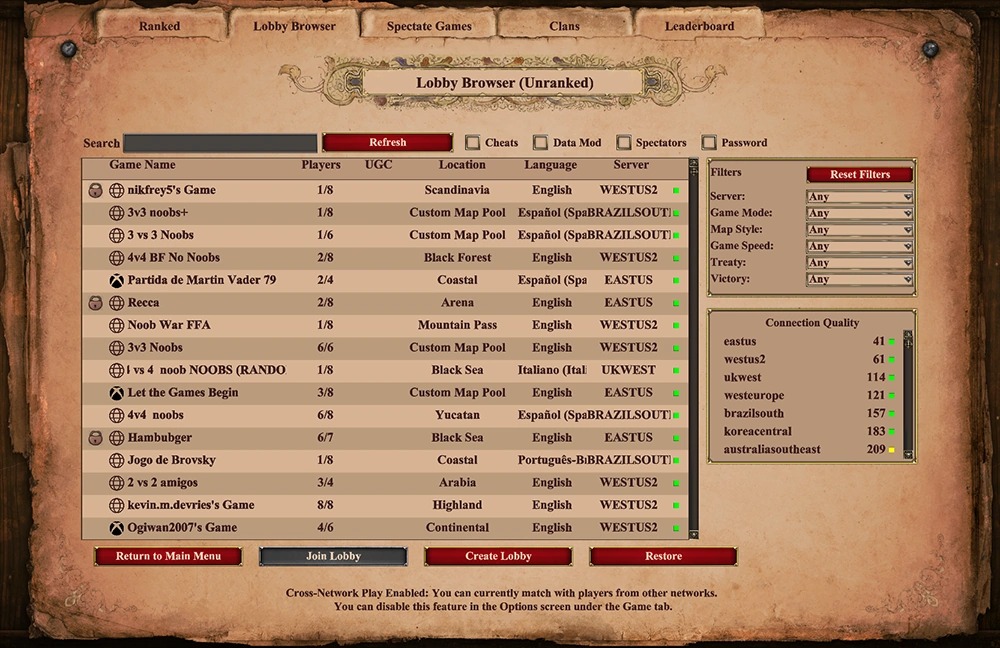Show the Leaderboard tab
This screenshot has height=648, width=1000.
click(x=699, y=26)
